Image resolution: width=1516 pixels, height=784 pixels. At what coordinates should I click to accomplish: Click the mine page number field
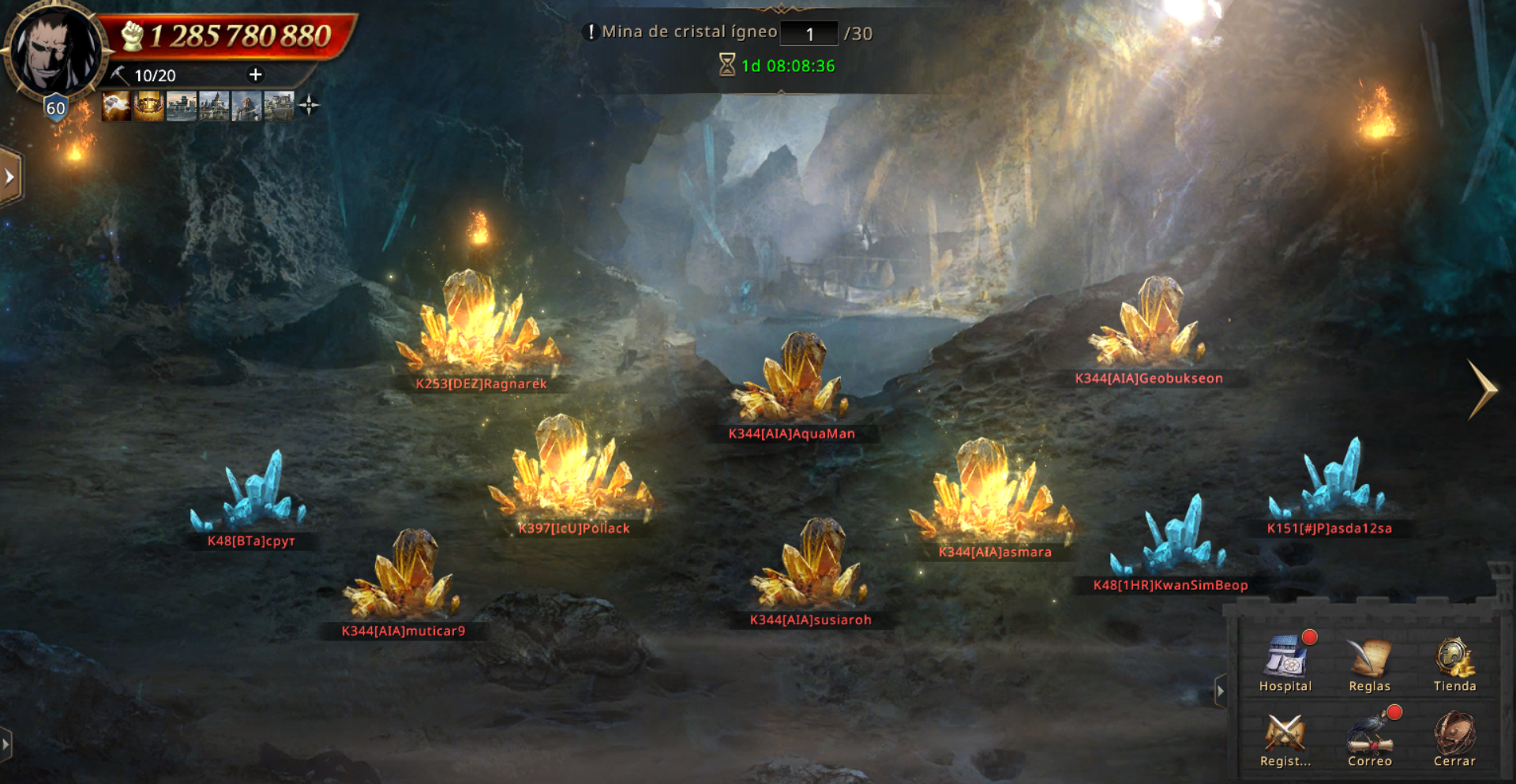point(809,34)
